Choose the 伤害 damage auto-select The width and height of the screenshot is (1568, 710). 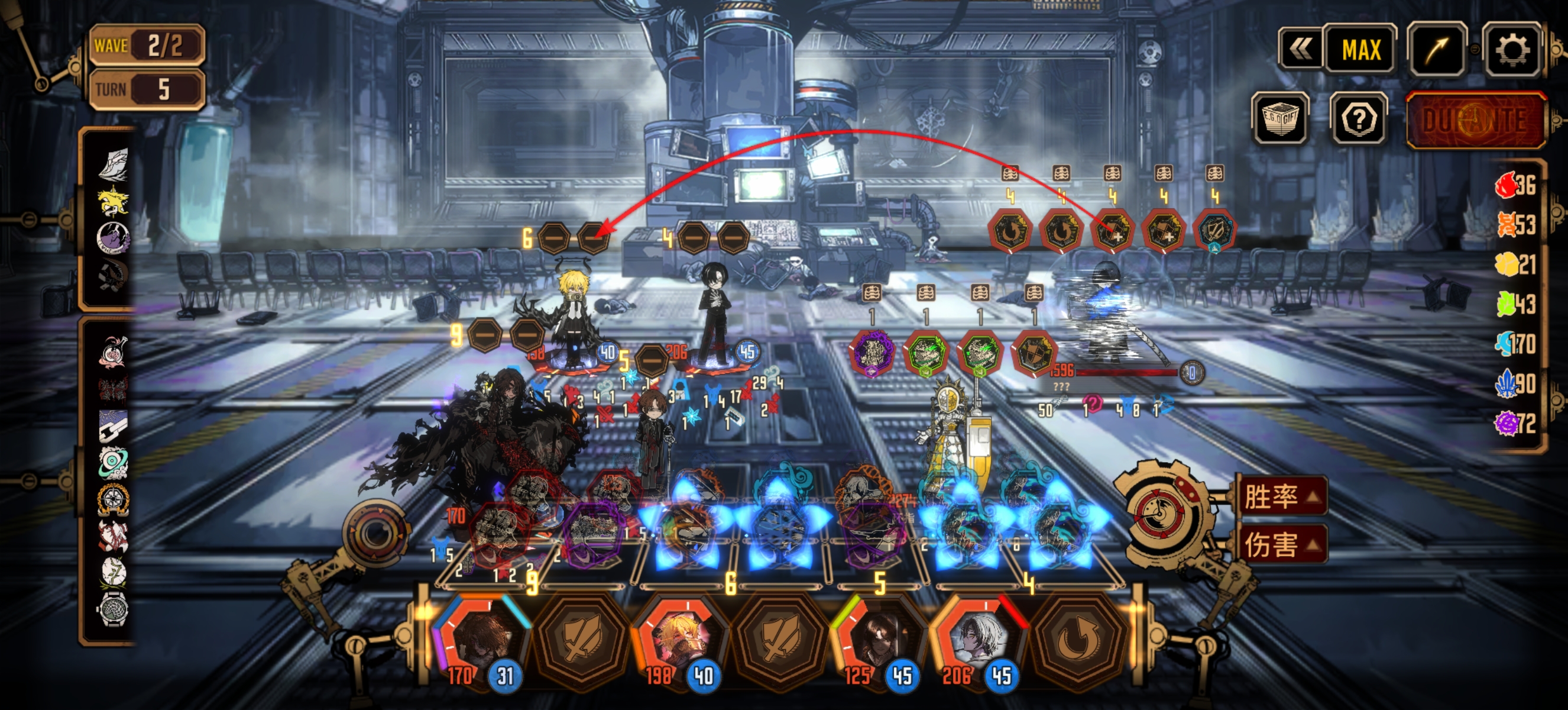(1281, 544)
